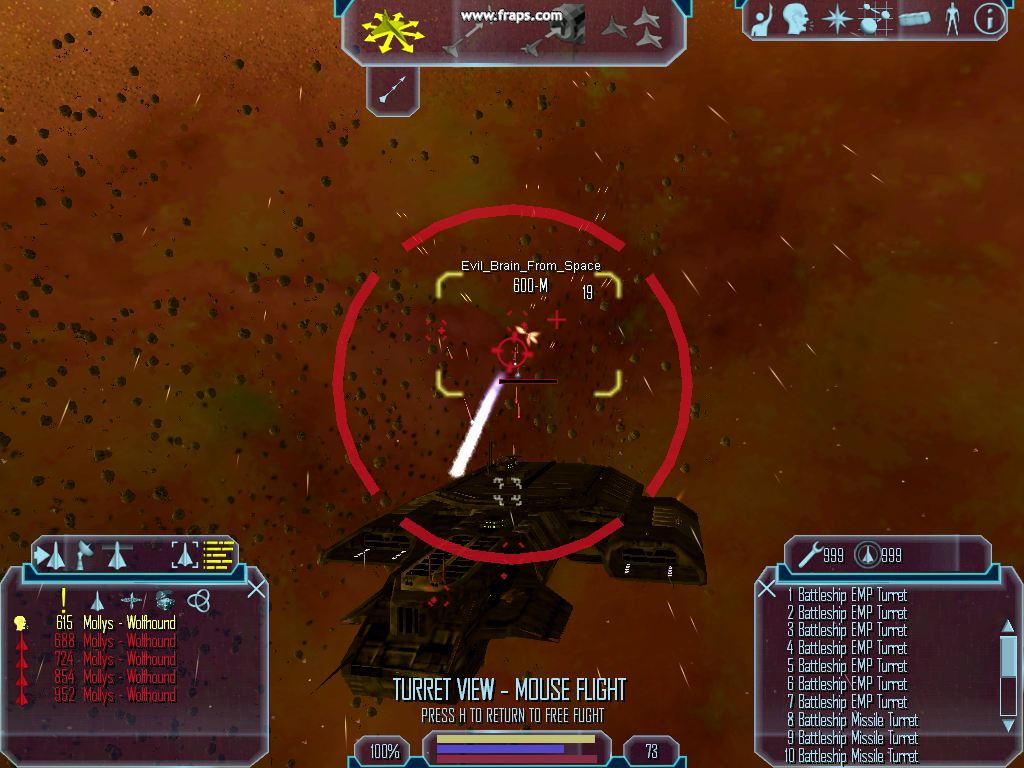The width and height of the screenshot is (1024, 768).
Task: Use the wrench repair kit button
Action: coord(809,553)
